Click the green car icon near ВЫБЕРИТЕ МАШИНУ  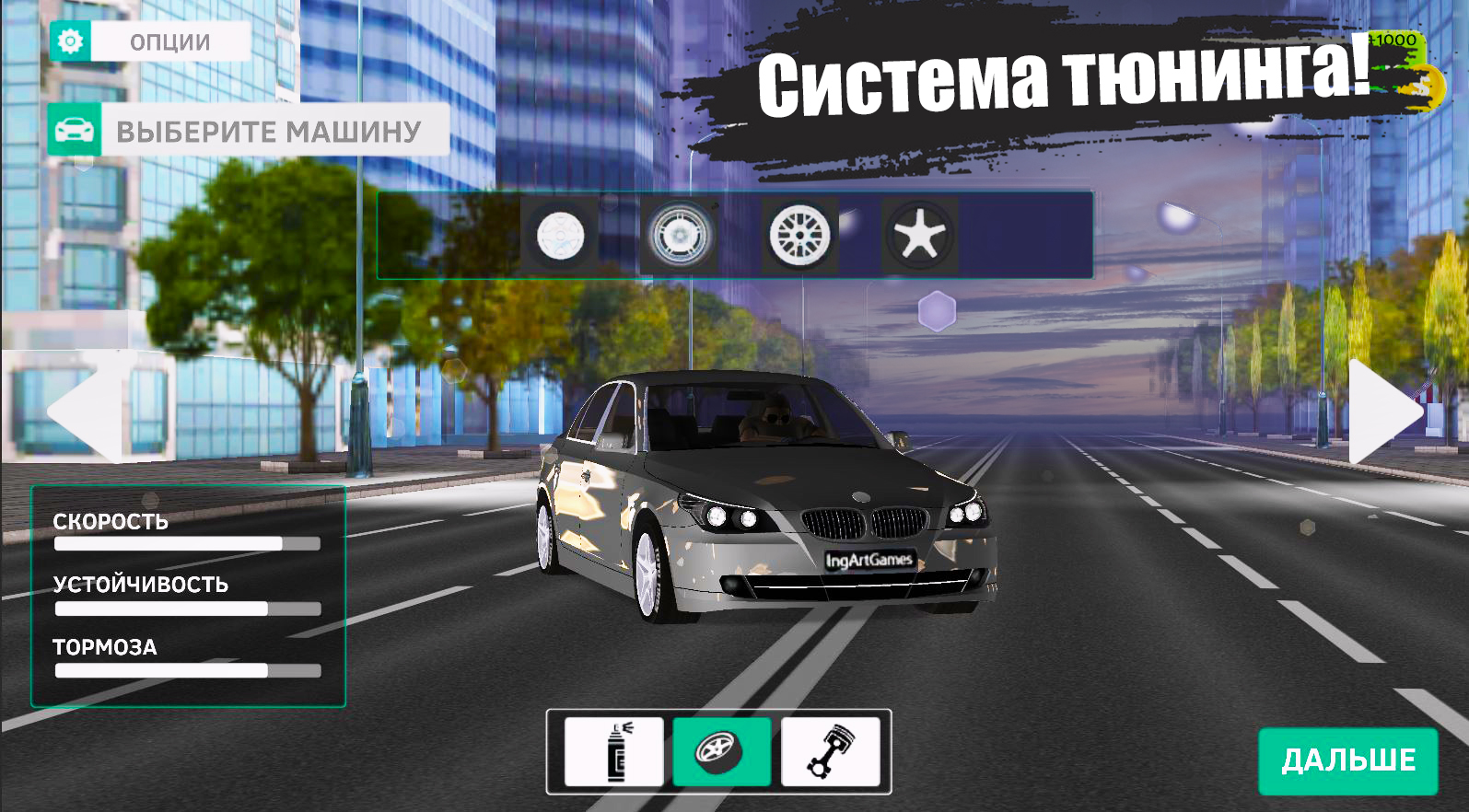[75, 131]
